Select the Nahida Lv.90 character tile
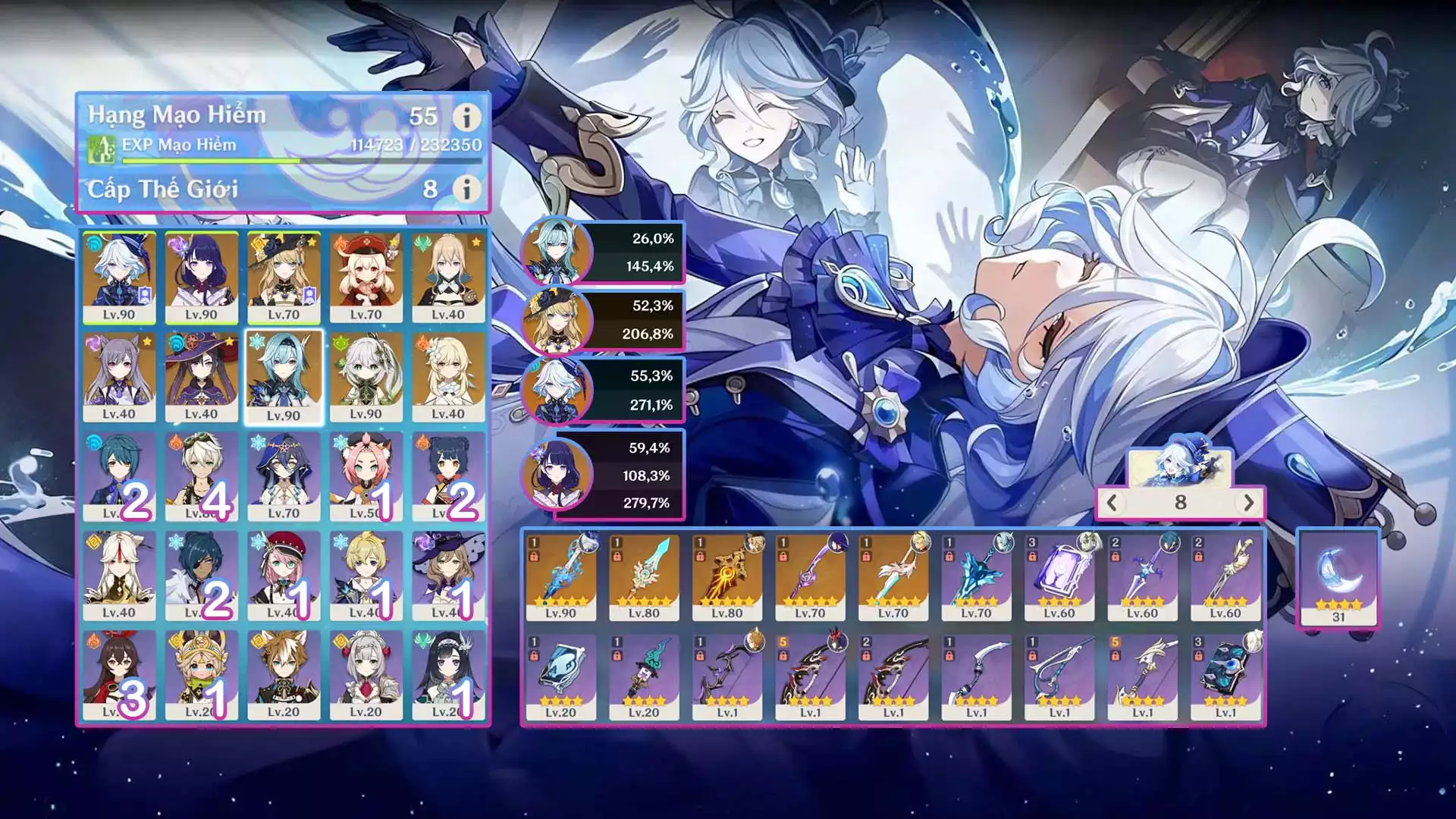This screenshot has width=1456, height=819. point(366,377)
